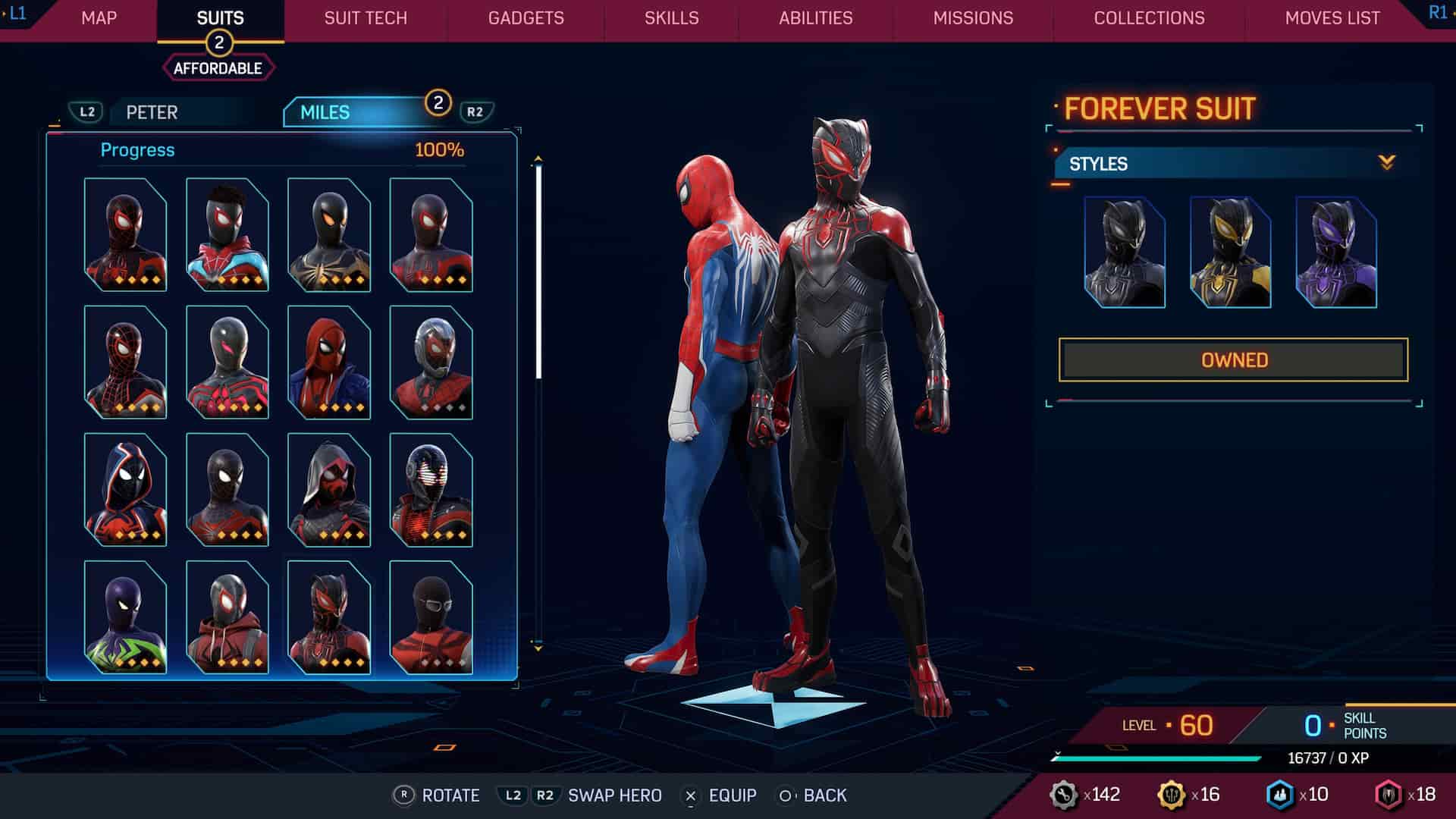
Task: Click the Affordable badge under Suits
Action: (218, 67)
